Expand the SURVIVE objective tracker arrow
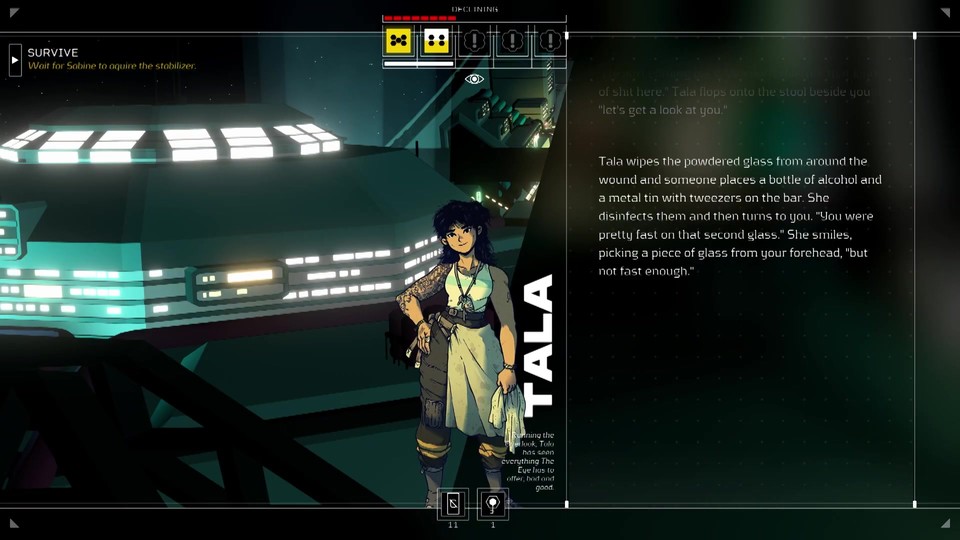This screenshot has width=960, height=540. [x=15, y=60]
